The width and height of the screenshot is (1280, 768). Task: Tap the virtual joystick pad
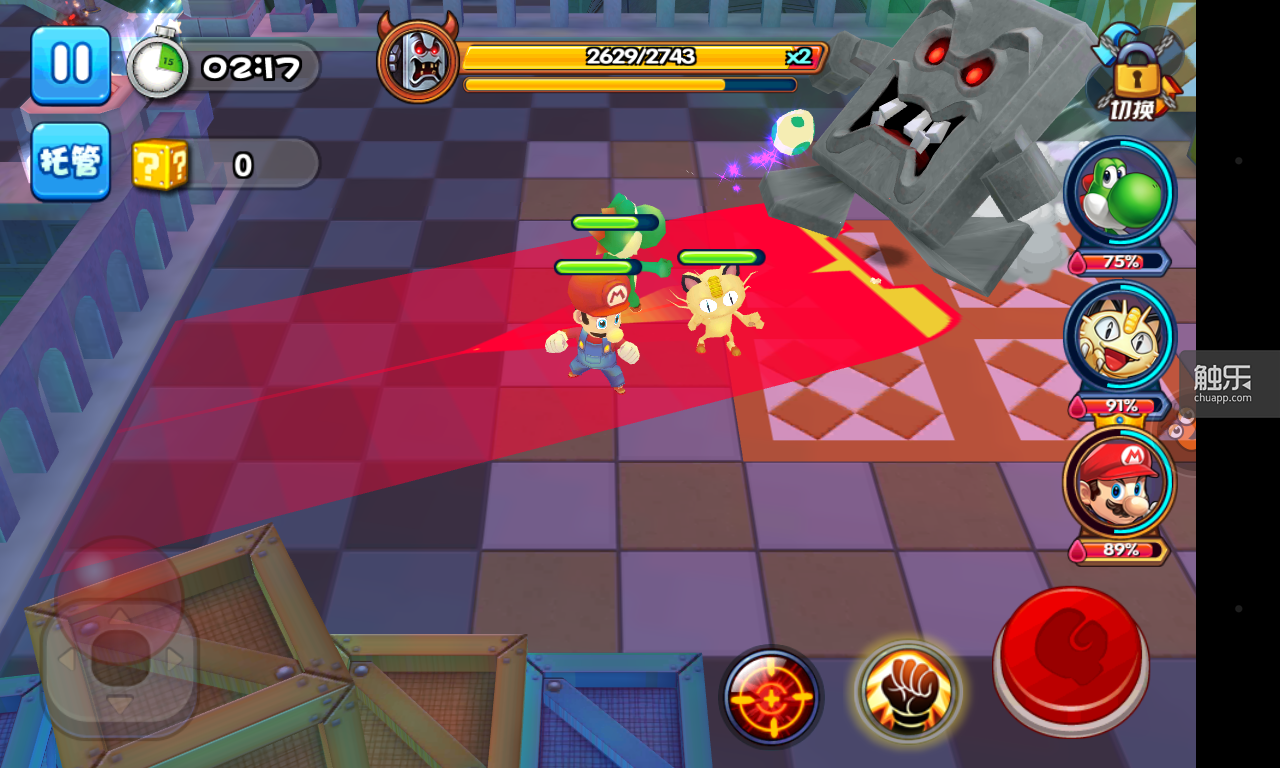click(x=119, y=658)
